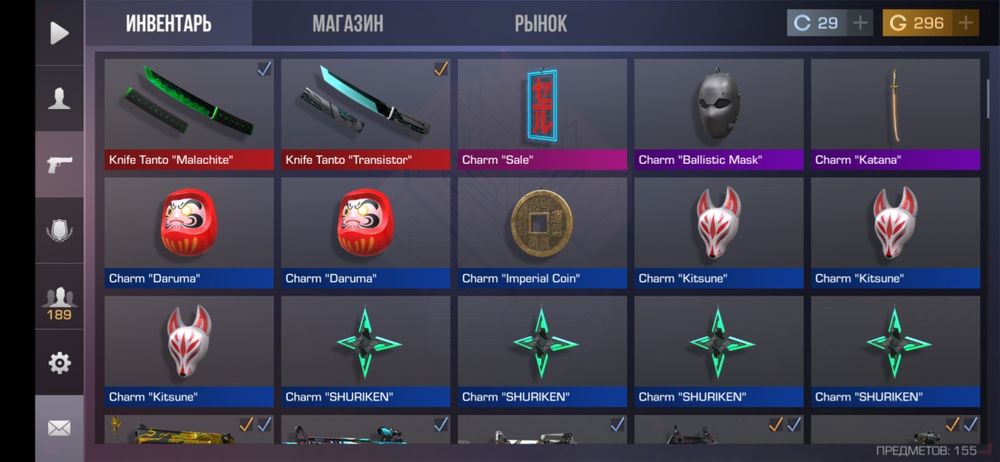Add gold currency with plus button

(x=965, y=22)
